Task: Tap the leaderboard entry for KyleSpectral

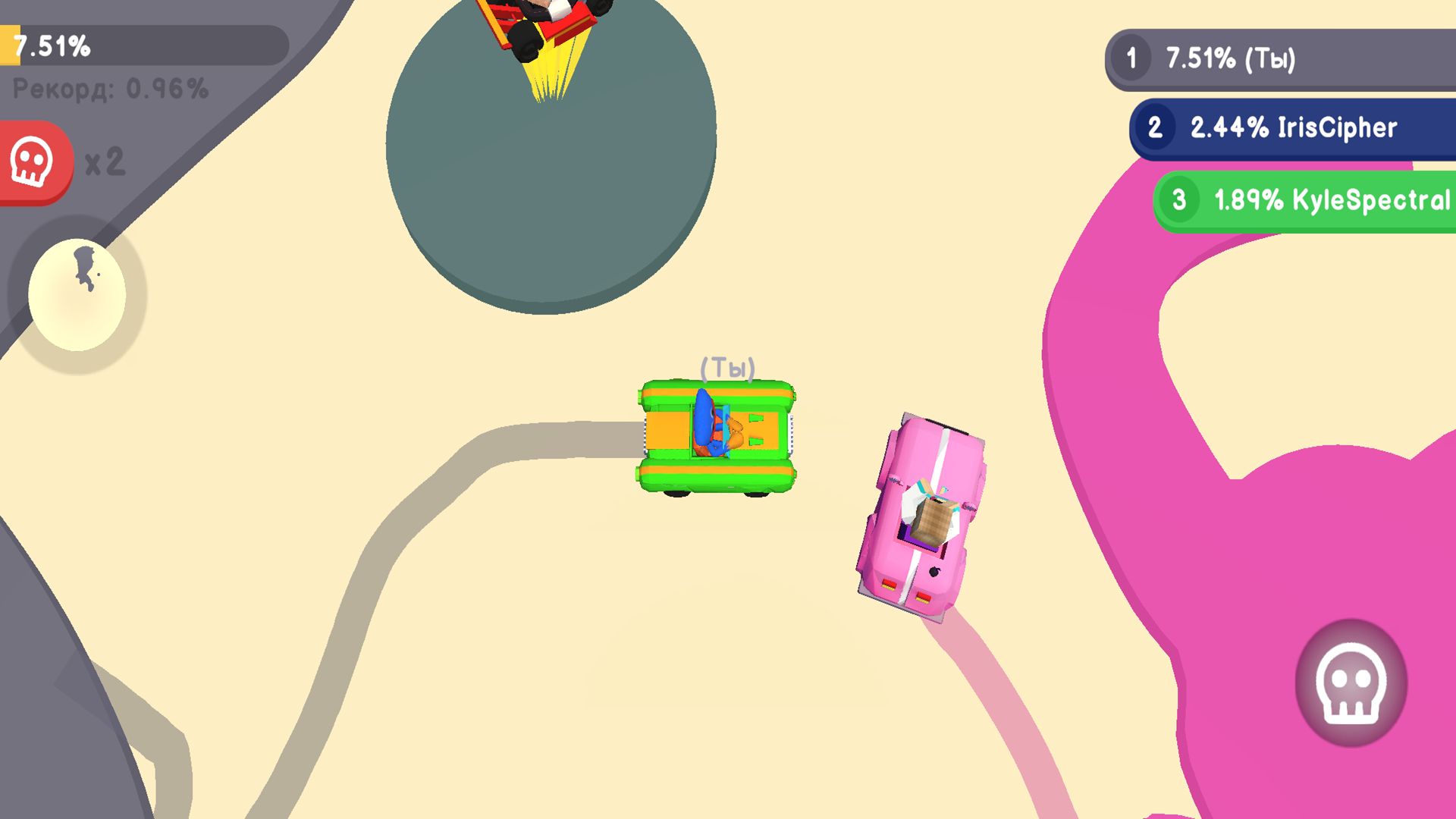Action: [1303, 199]
